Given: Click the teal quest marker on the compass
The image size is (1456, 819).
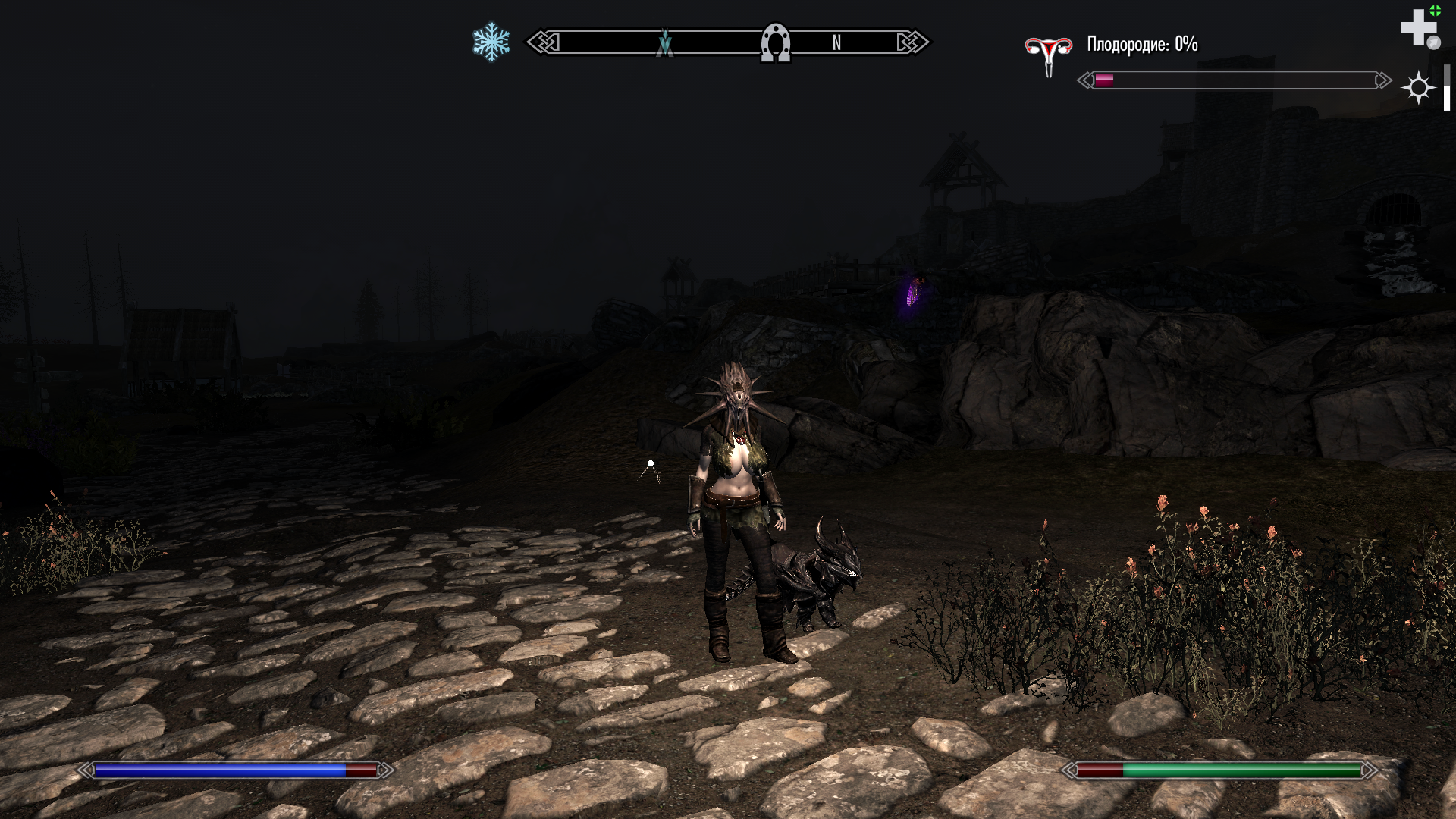Looking at the screenshot, I should tap(665, 43).
